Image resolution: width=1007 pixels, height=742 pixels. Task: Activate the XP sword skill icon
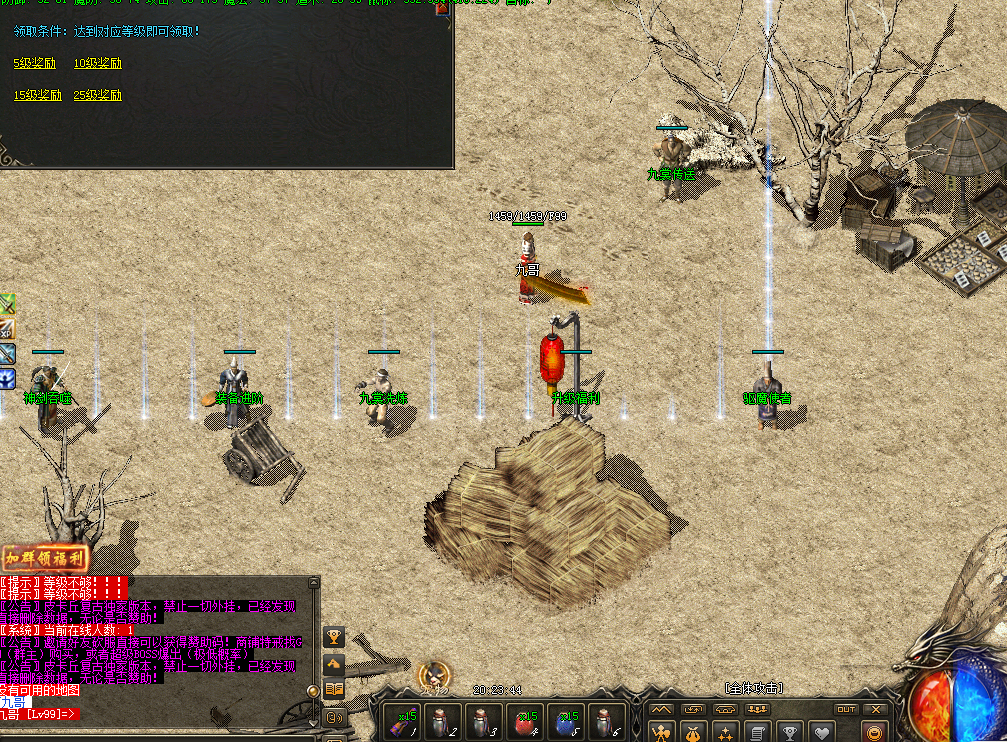7,328
